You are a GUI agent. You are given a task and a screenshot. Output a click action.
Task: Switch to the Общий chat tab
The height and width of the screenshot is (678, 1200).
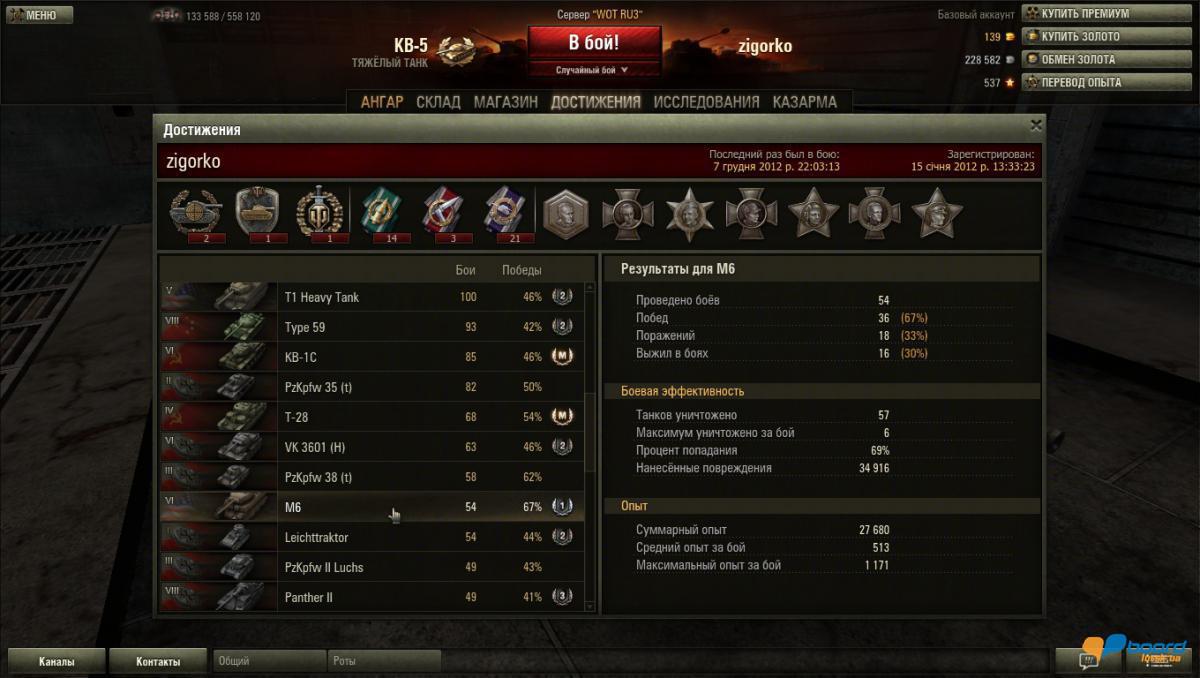pos(268,661)
